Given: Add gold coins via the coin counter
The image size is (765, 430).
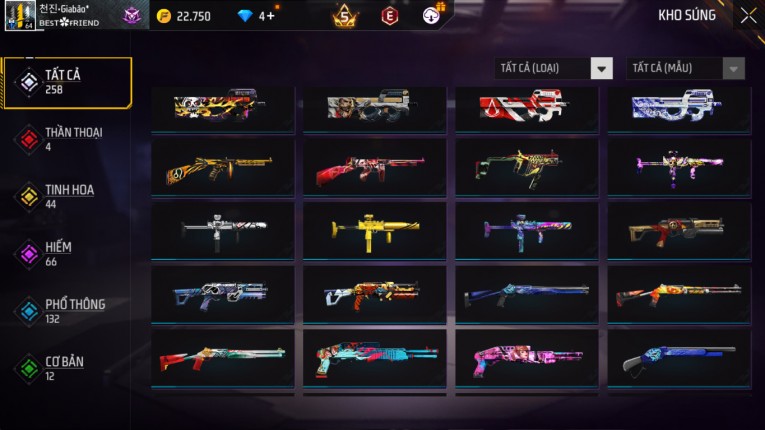Looking at the screenshot, I should [x=184, y=16].
